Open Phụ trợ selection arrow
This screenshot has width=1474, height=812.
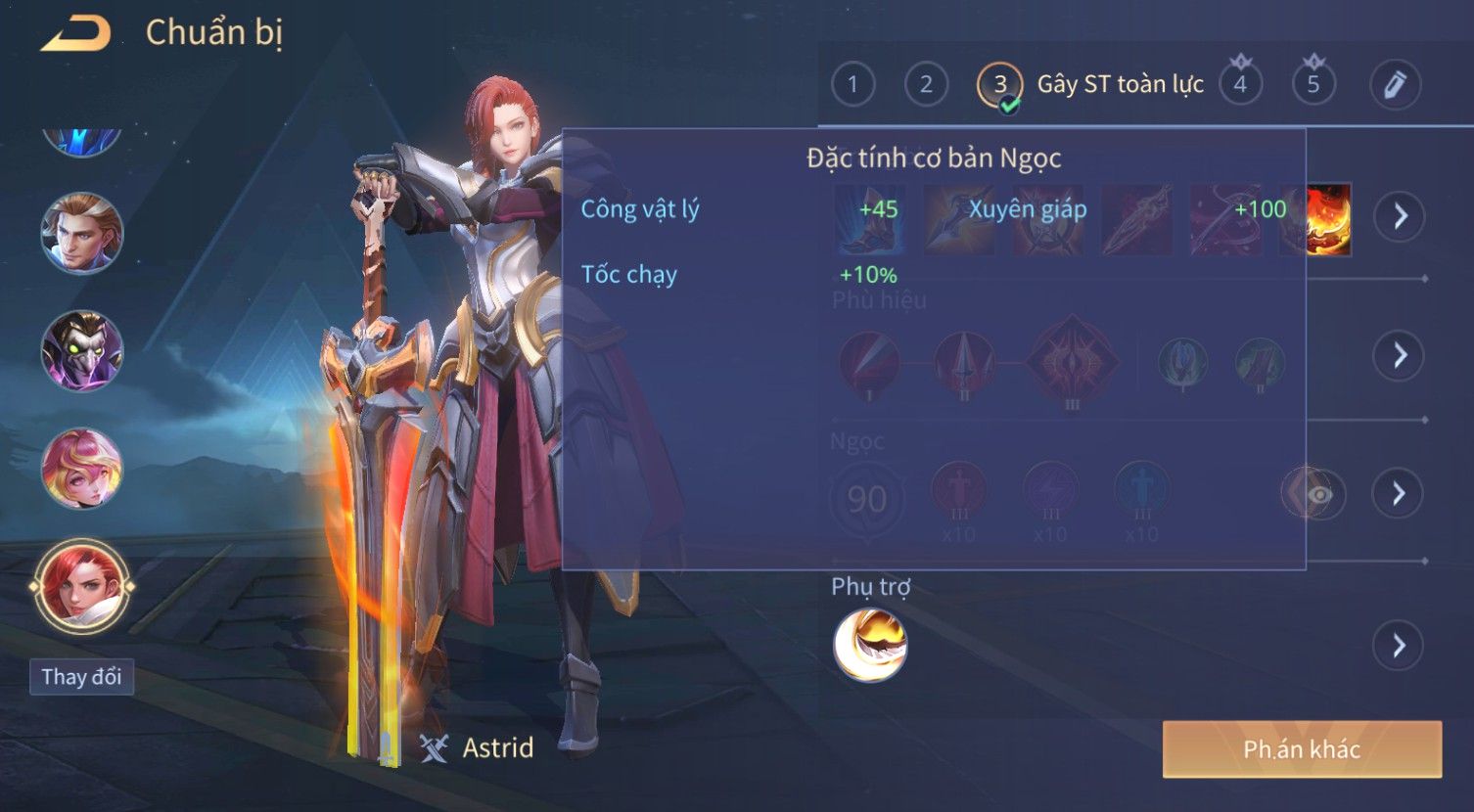(x=1400, y=646)
